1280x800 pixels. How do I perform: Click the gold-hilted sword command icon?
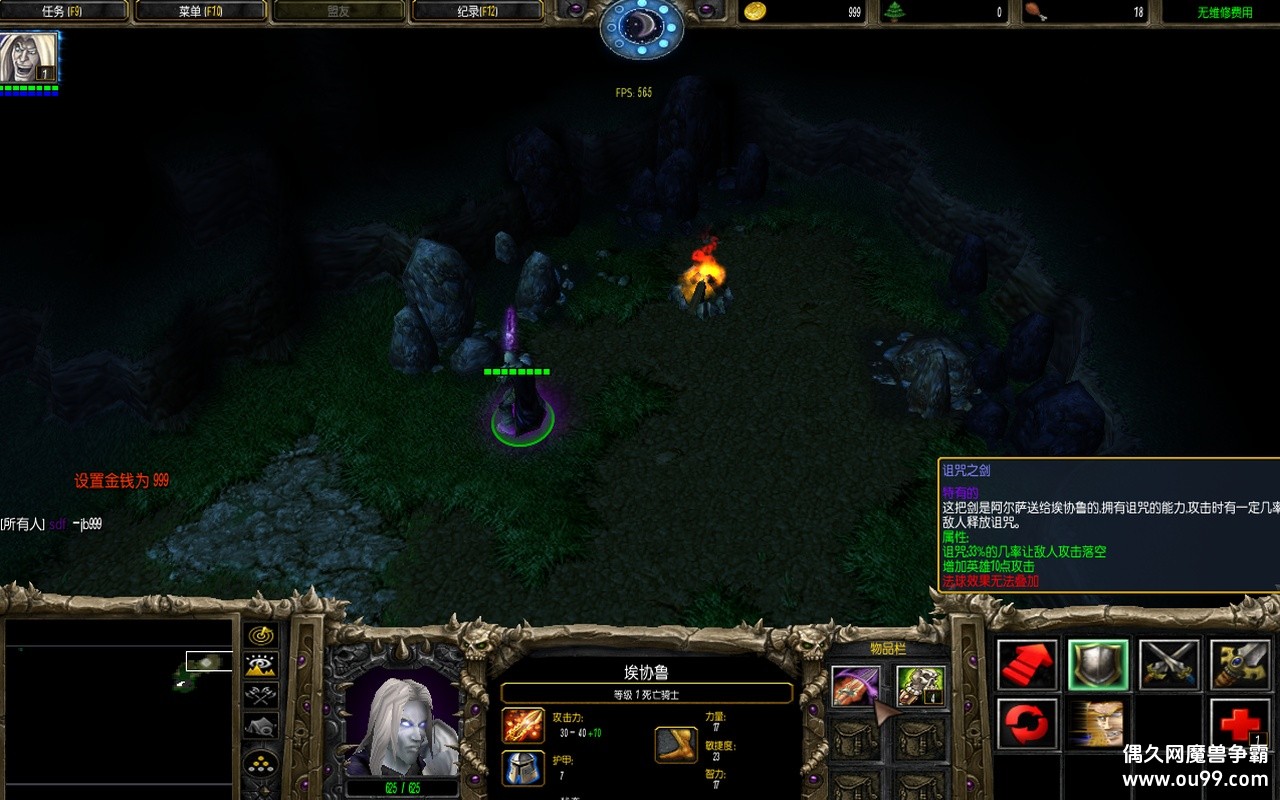pyautogui.click(x=1240, y=665)
